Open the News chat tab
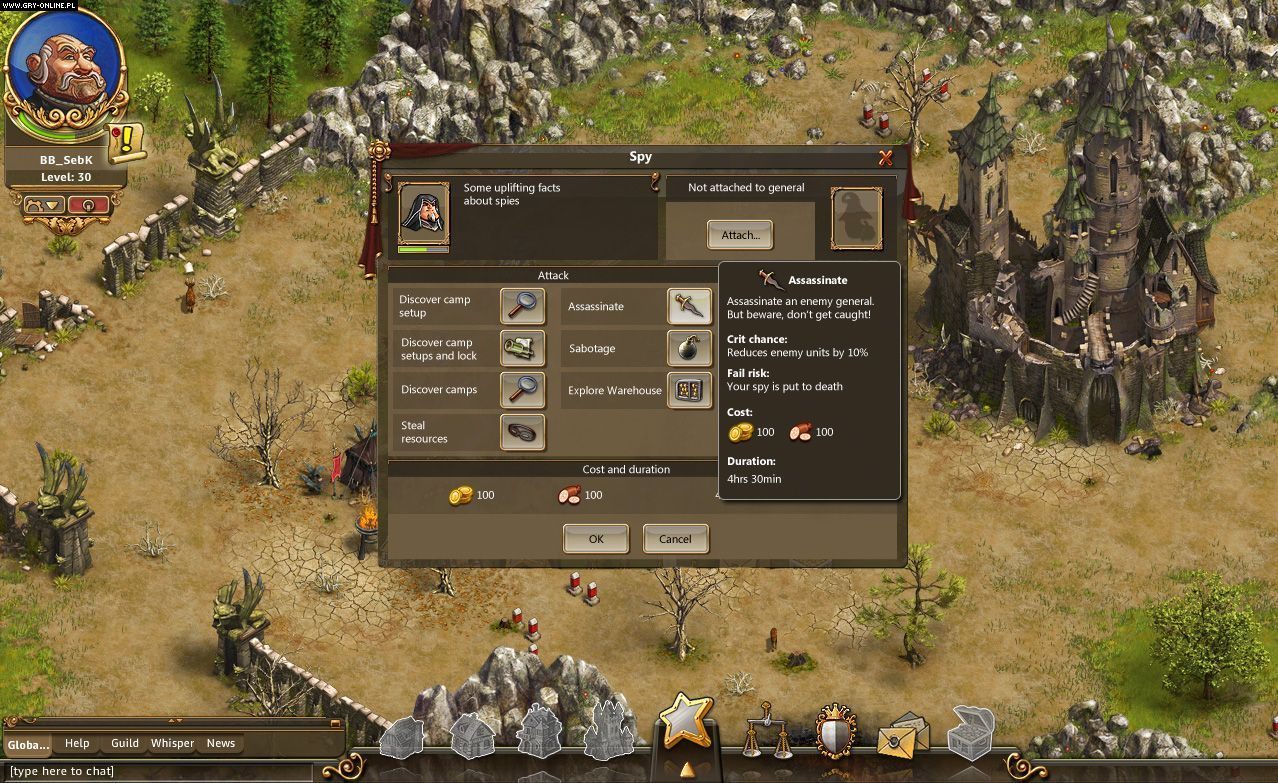 click(x=221, y=743)
